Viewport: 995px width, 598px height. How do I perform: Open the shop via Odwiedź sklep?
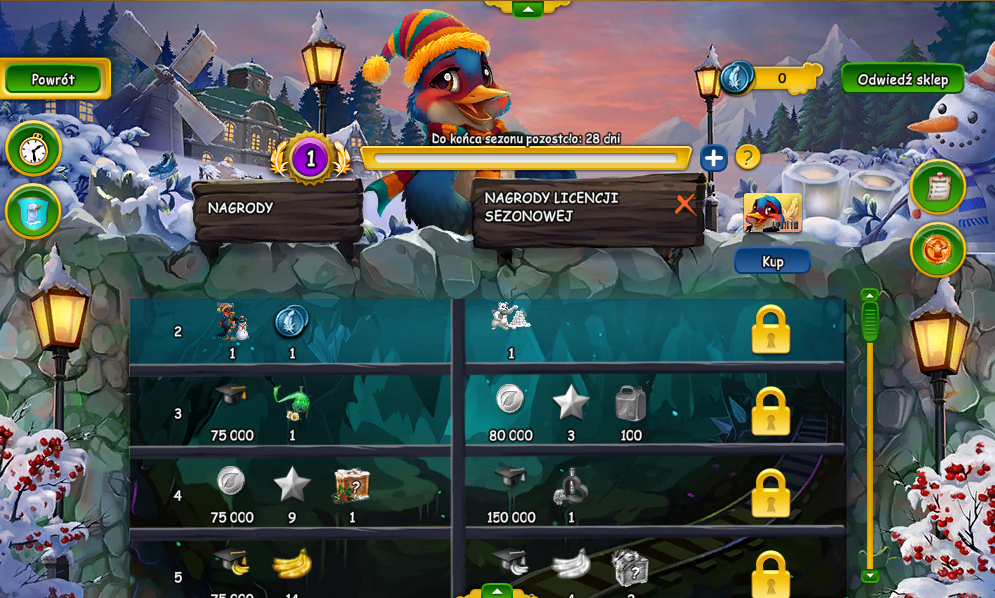click(x=902, y=80)
